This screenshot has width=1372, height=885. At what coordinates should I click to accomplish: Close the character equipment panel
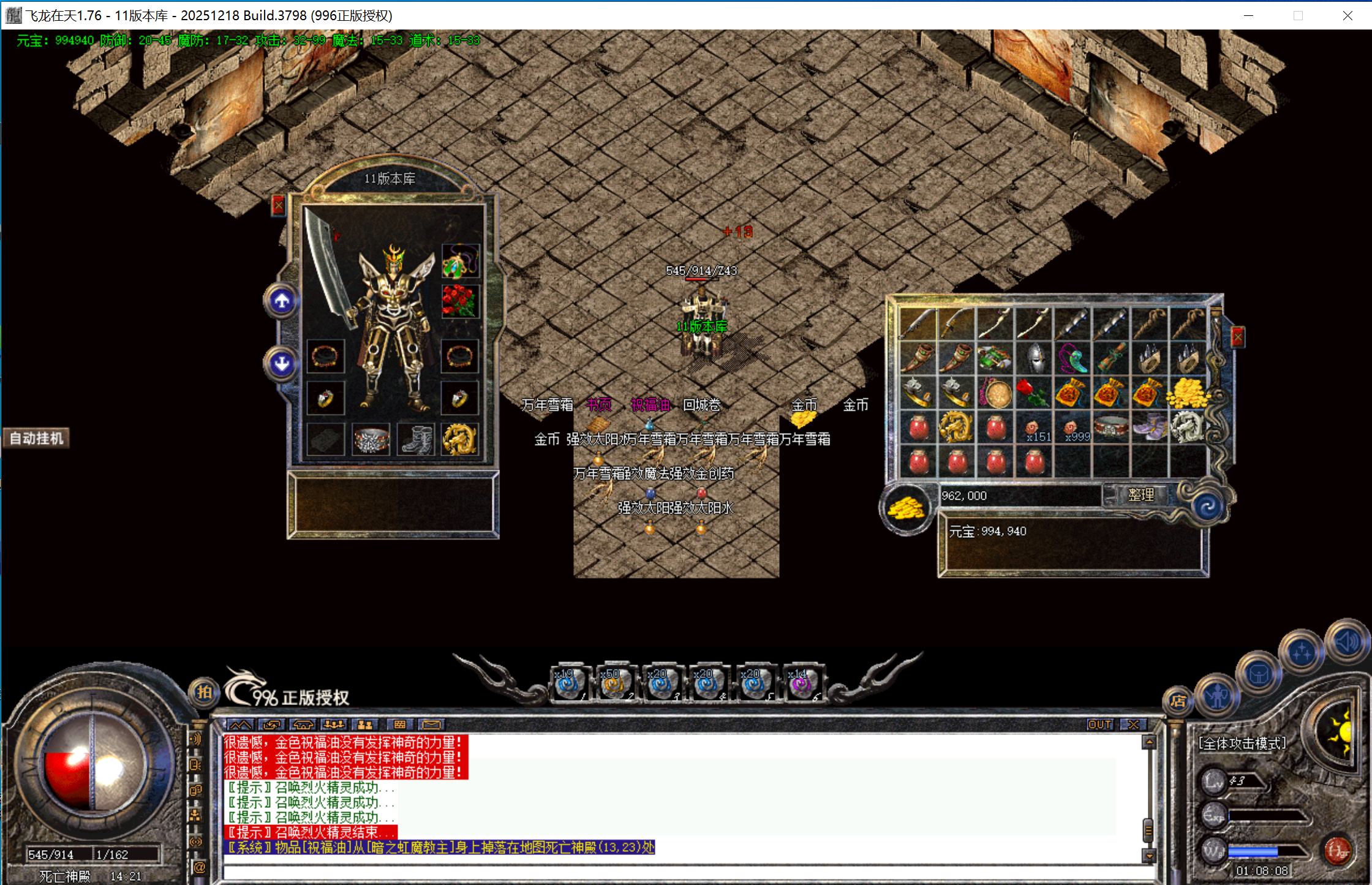pyautogui.click(x=278, y=205)
